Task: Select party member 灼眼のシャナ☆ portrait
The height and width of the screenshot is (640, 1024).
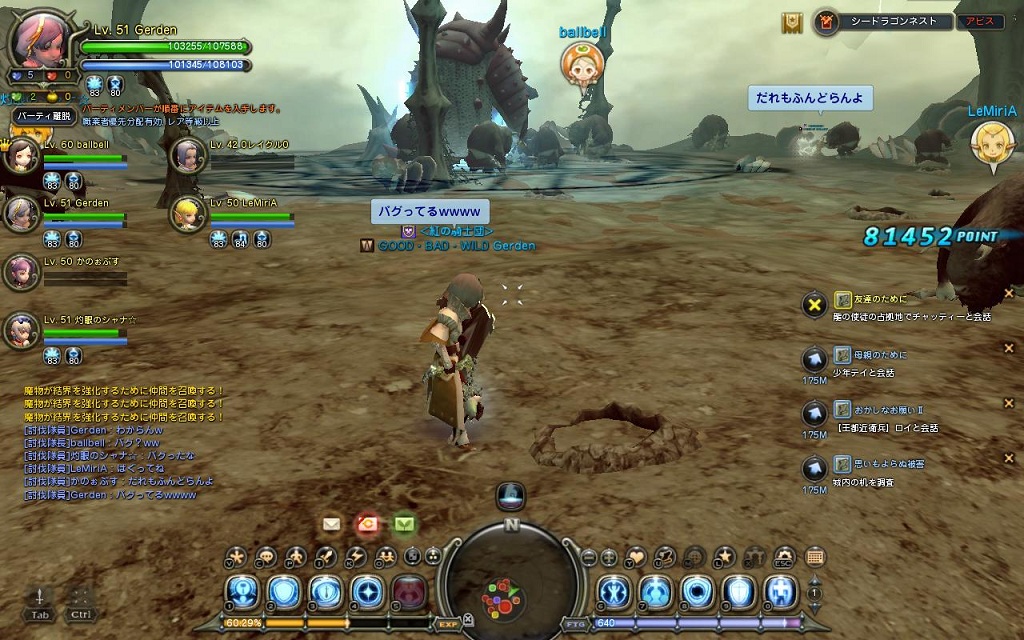Action: pyautogui.click(x=20, y=329)
